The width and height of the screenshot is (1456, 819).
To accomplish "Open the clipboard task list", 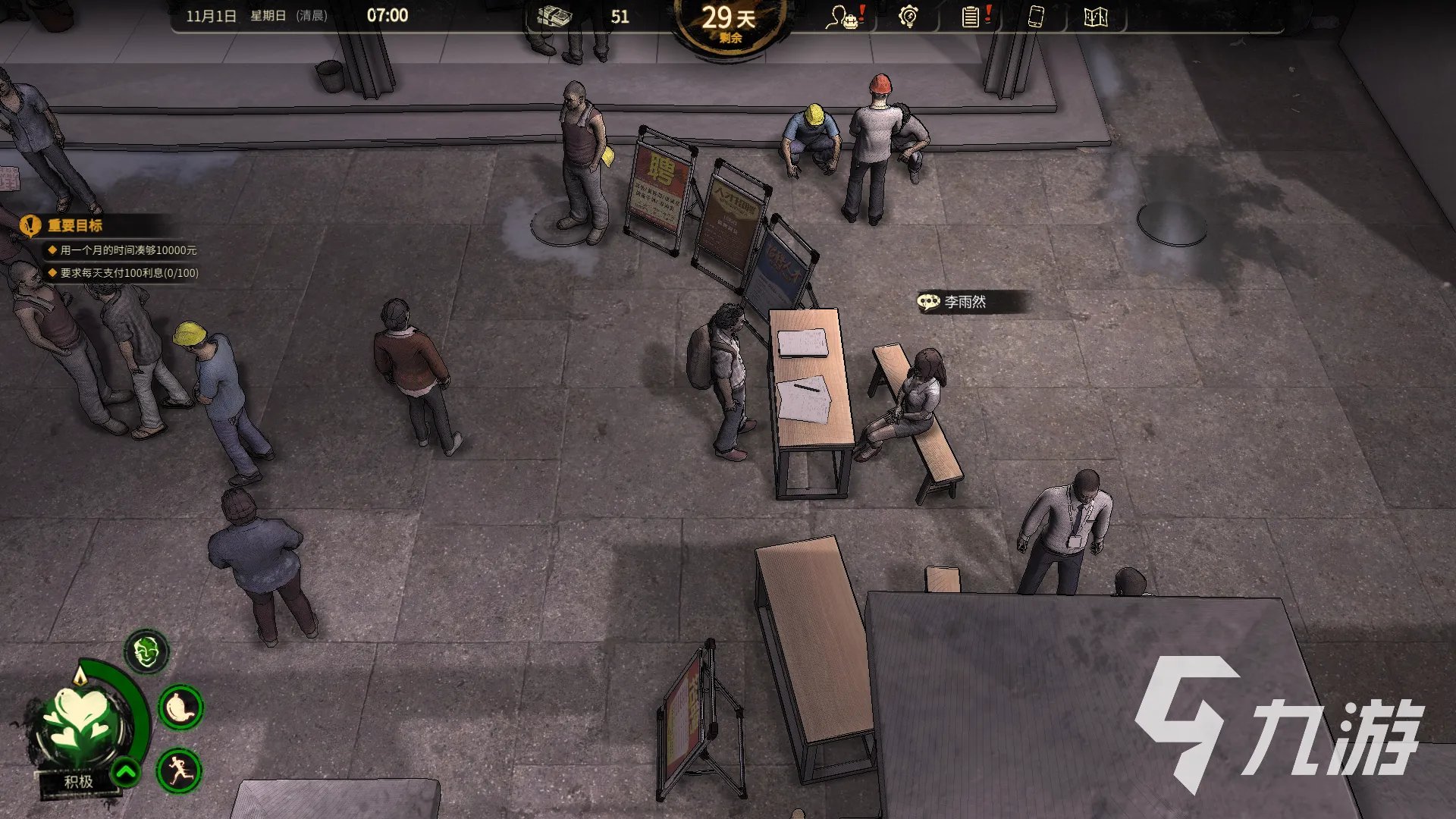I will point(973,17).
